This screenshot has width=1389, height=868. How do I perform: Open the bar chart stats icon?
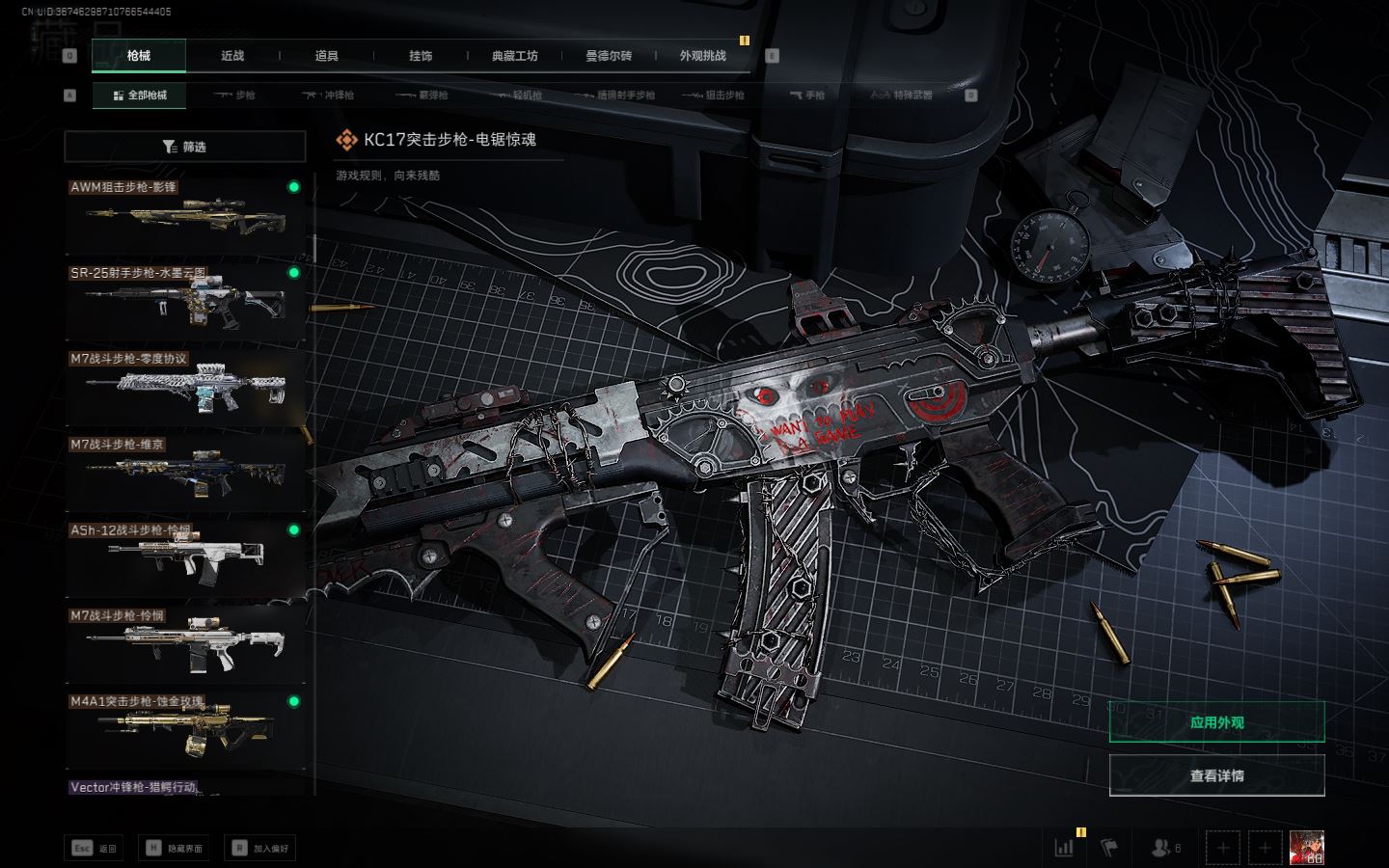coord(1064,848)
